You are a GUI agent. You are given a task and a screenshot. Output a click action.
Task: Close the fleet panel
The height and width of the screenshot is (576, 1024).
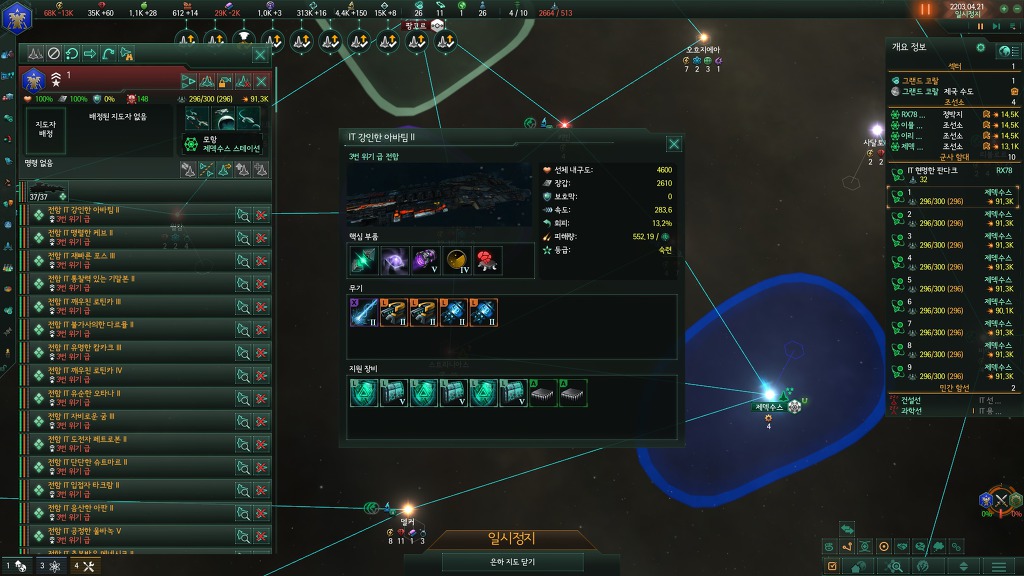pos(260,55)
